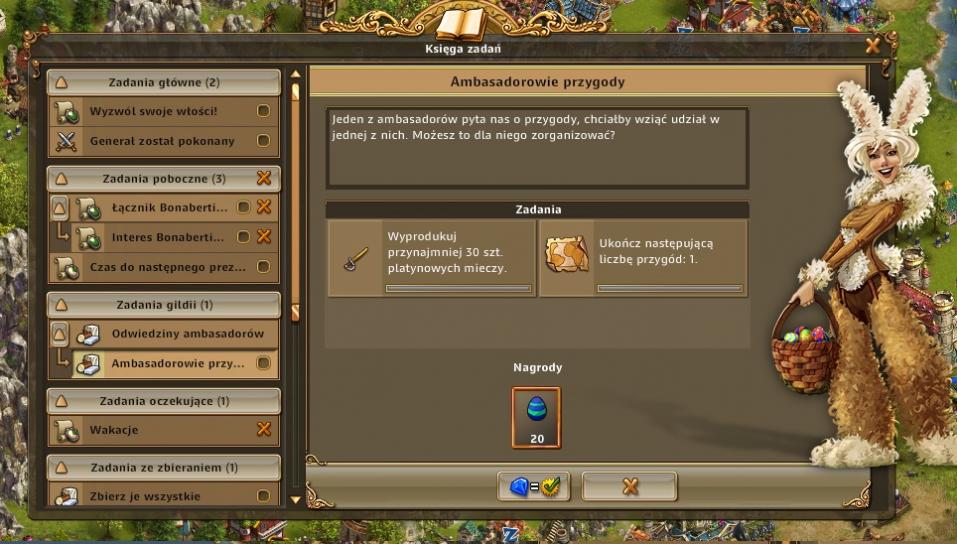This screenshot has width=957, height=544.
Task: Close the Księga zadań window
Action: pyautogui.click(x=872, y=46)
